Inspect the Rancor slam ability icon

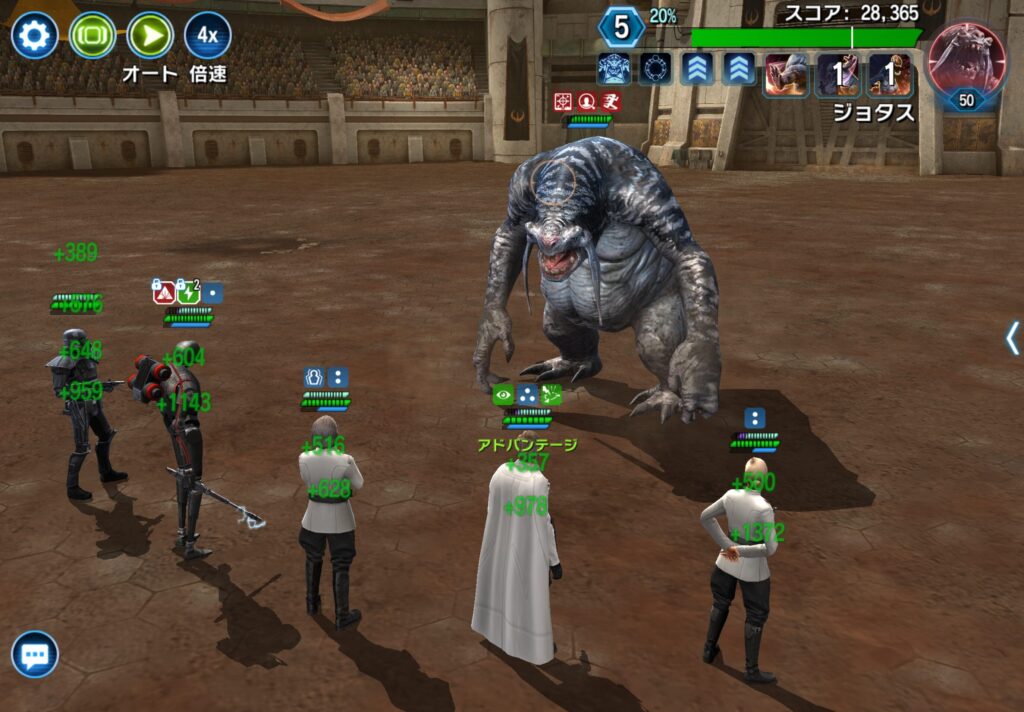click(x=787, y=75)
